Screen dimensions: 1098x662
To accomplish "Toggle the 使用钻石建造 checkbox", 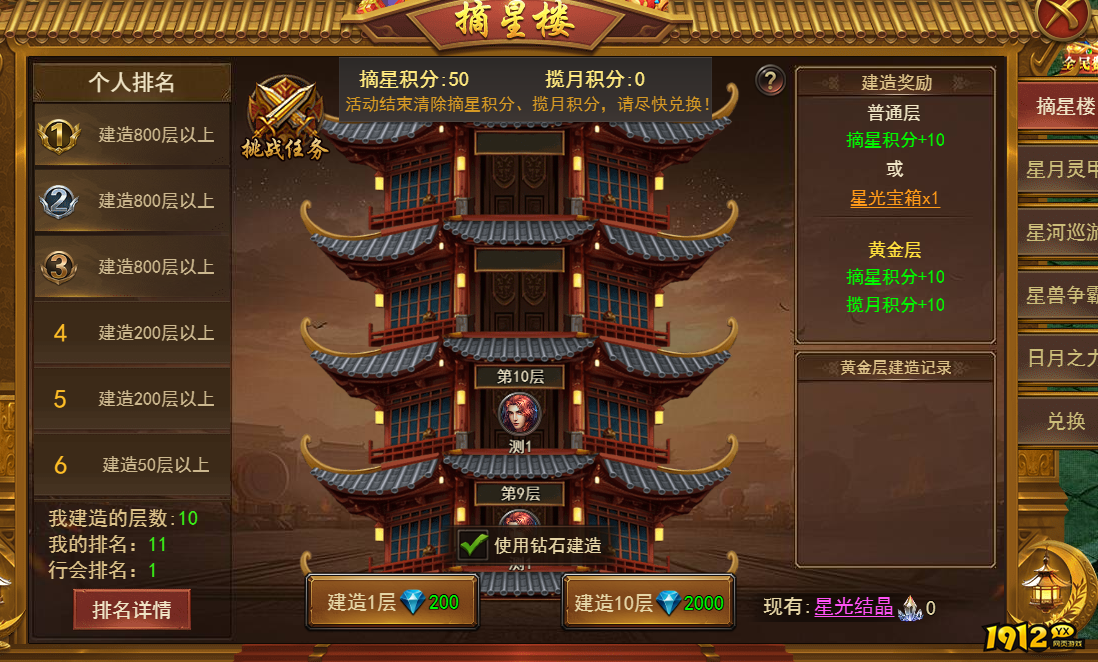I will tap(473, 545).
